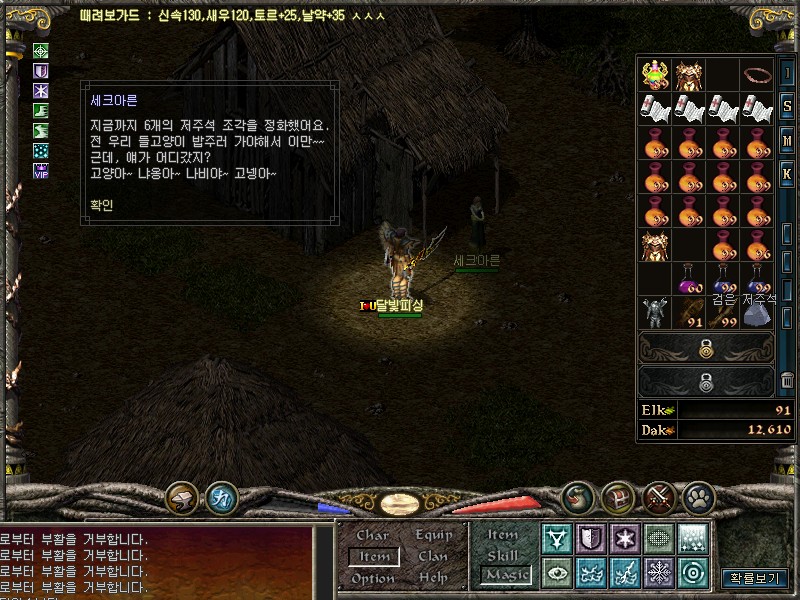Screen dimensions: 800x600
Task: Open the treasure chest round button
Action: pyautogui.click(x=617, y=496)
